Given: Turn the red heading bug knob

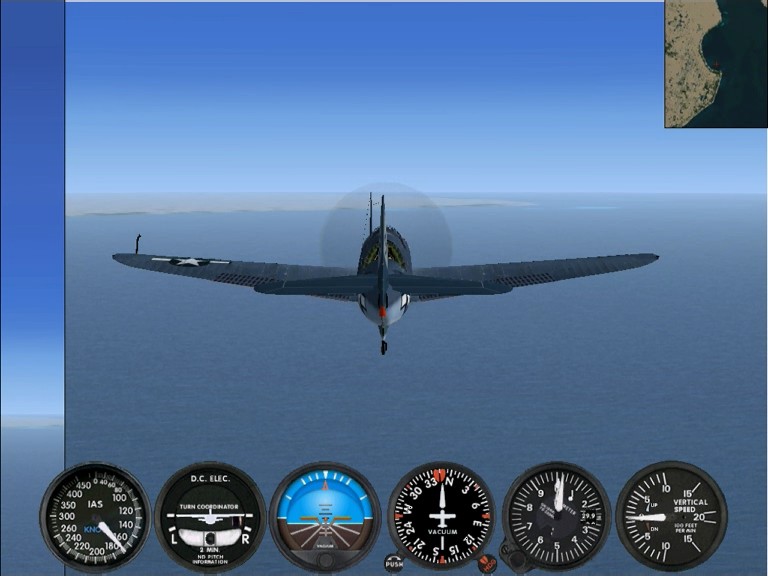Looking at the screenshot, I should pyautogui.click(x=487, y=563).
